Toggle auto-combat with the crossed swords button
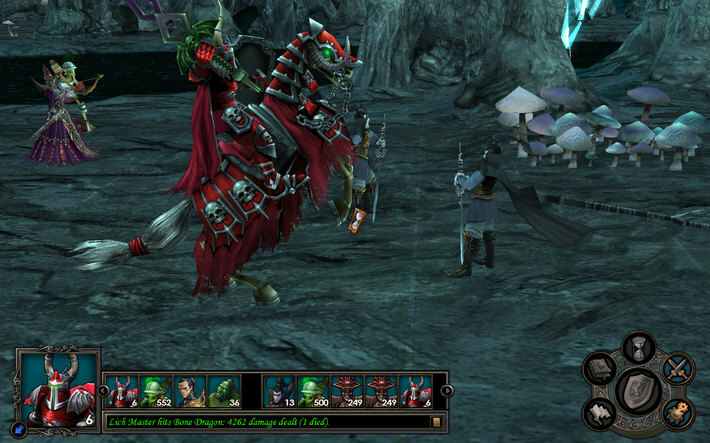This screenshot has height=443, width=710. tap(678, 367)
